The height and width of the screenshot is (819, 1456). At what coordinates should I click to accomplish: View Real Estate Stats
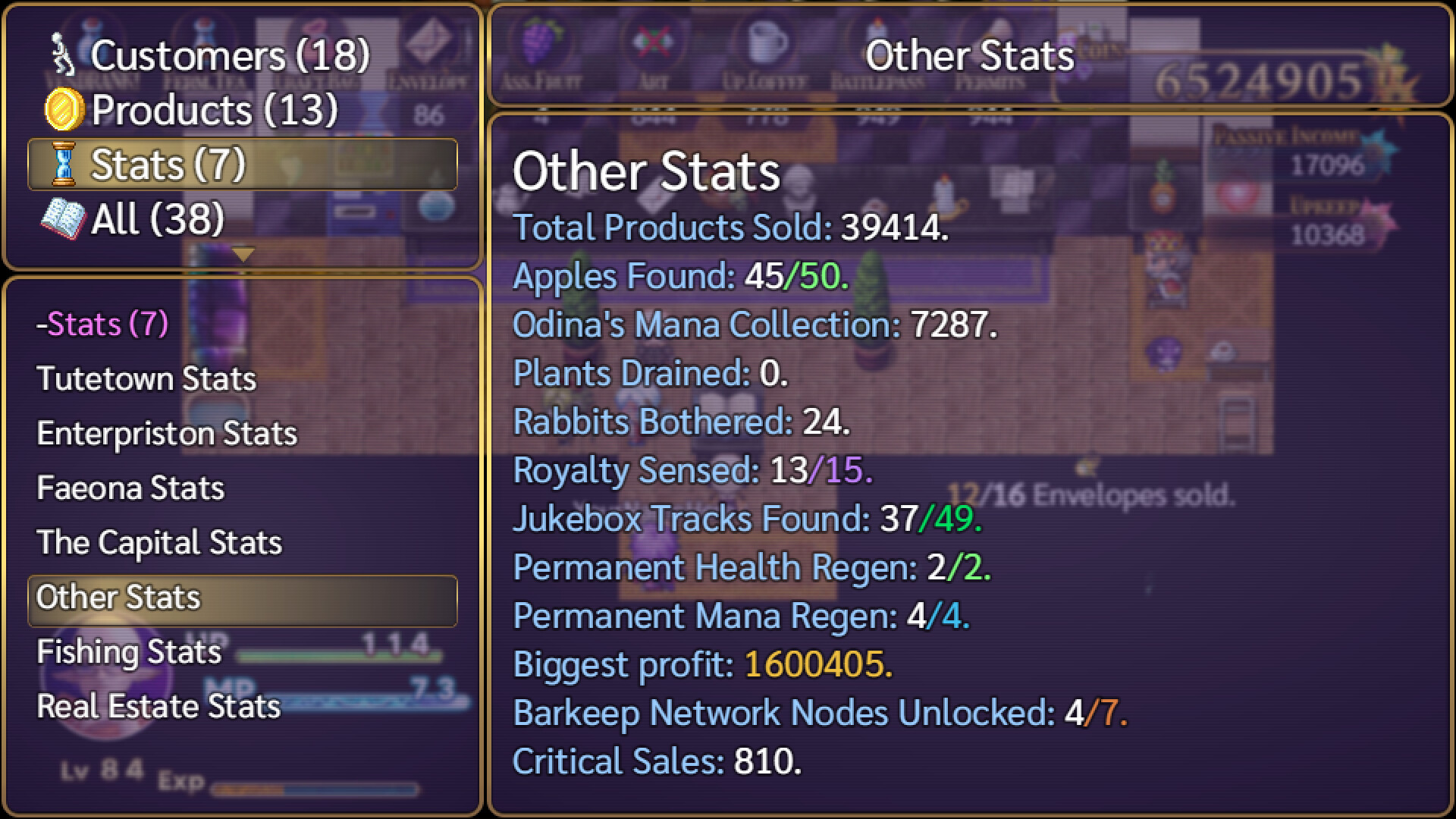(x=157, y=706)
